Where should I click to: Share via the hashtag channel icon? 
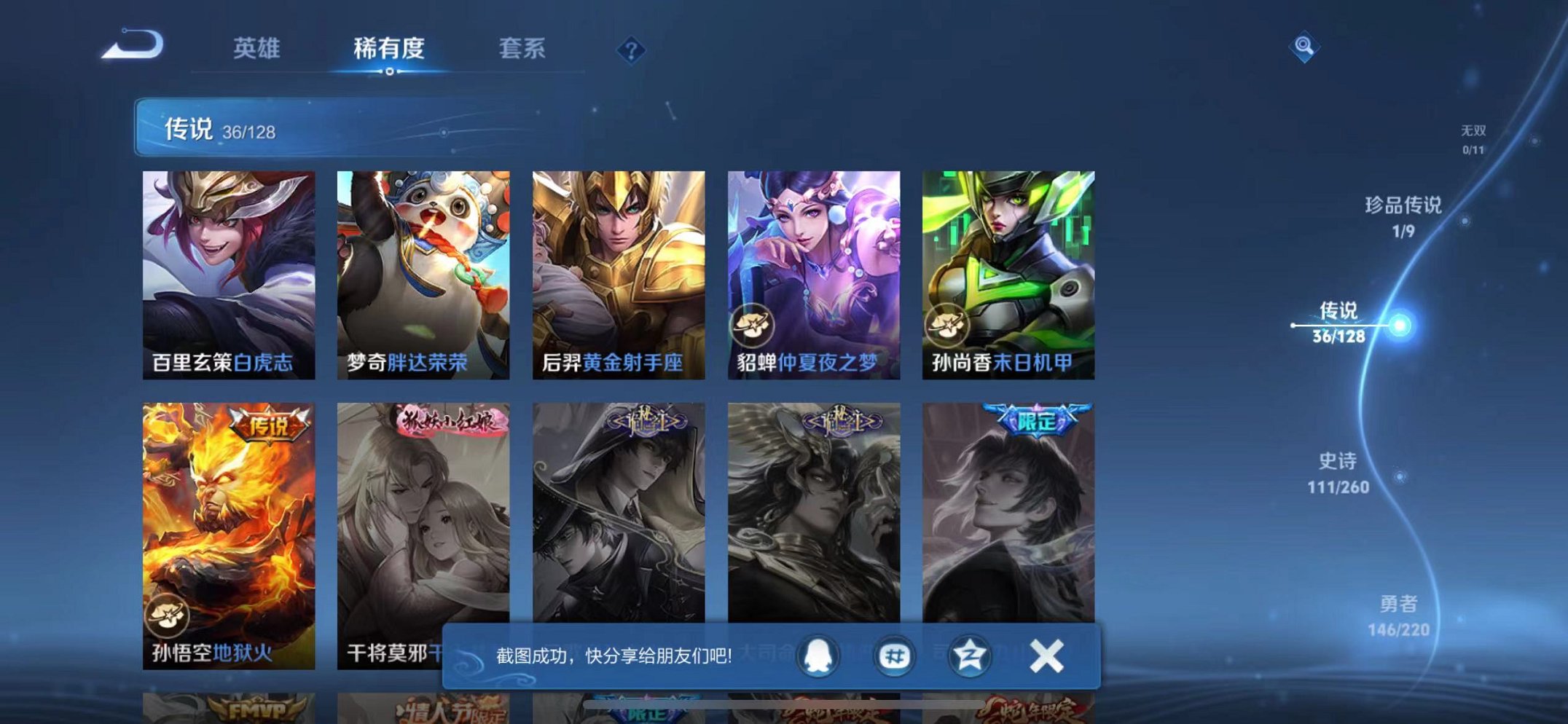pyautogui.click(x=895, y=656)
